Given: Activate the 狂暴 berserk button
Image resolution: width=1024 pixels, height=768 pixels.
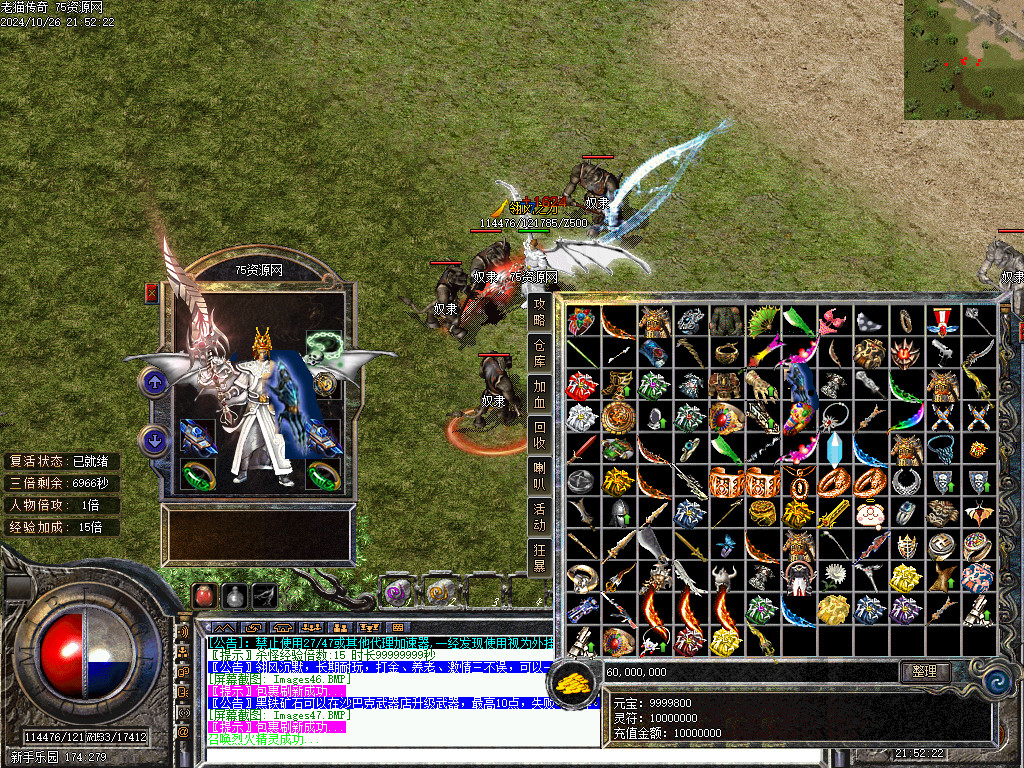Looking at the screenshot, I should pos(540,558).
